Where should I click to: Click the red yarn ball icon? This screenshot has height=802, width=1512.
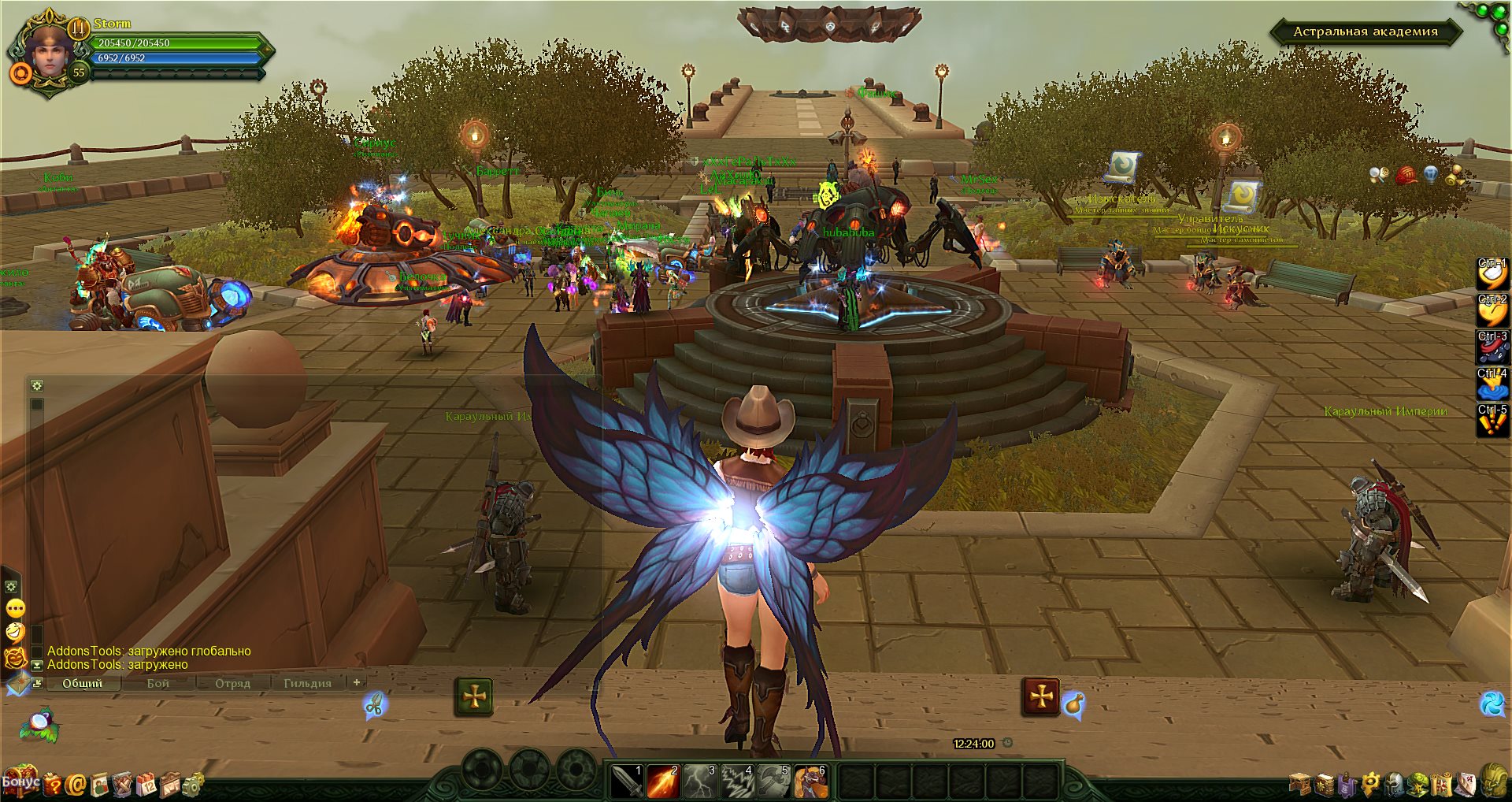(x=1406, y=175)
